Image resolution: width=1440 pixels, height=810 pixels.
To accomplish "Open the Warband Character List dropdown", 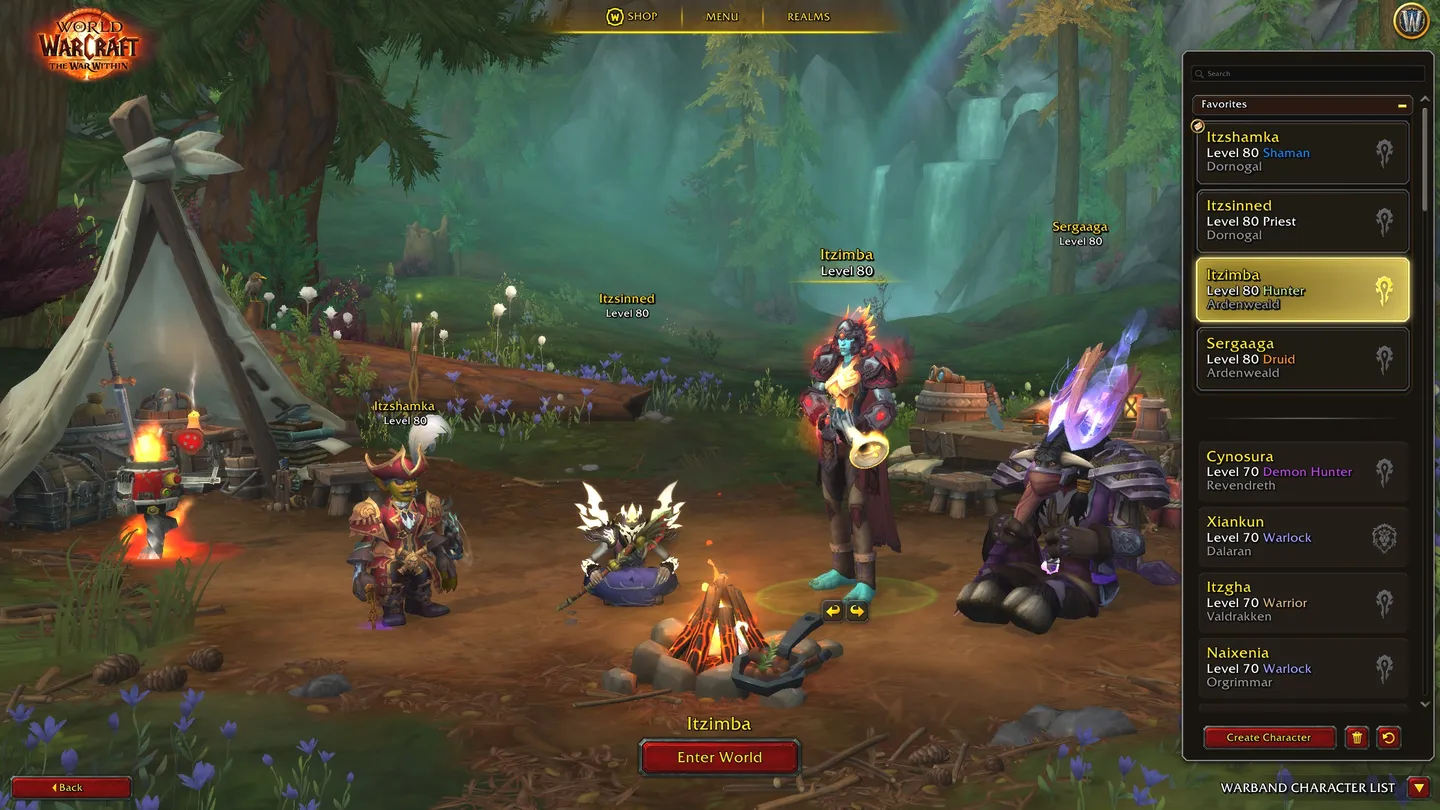I will tap(1419, 787).
